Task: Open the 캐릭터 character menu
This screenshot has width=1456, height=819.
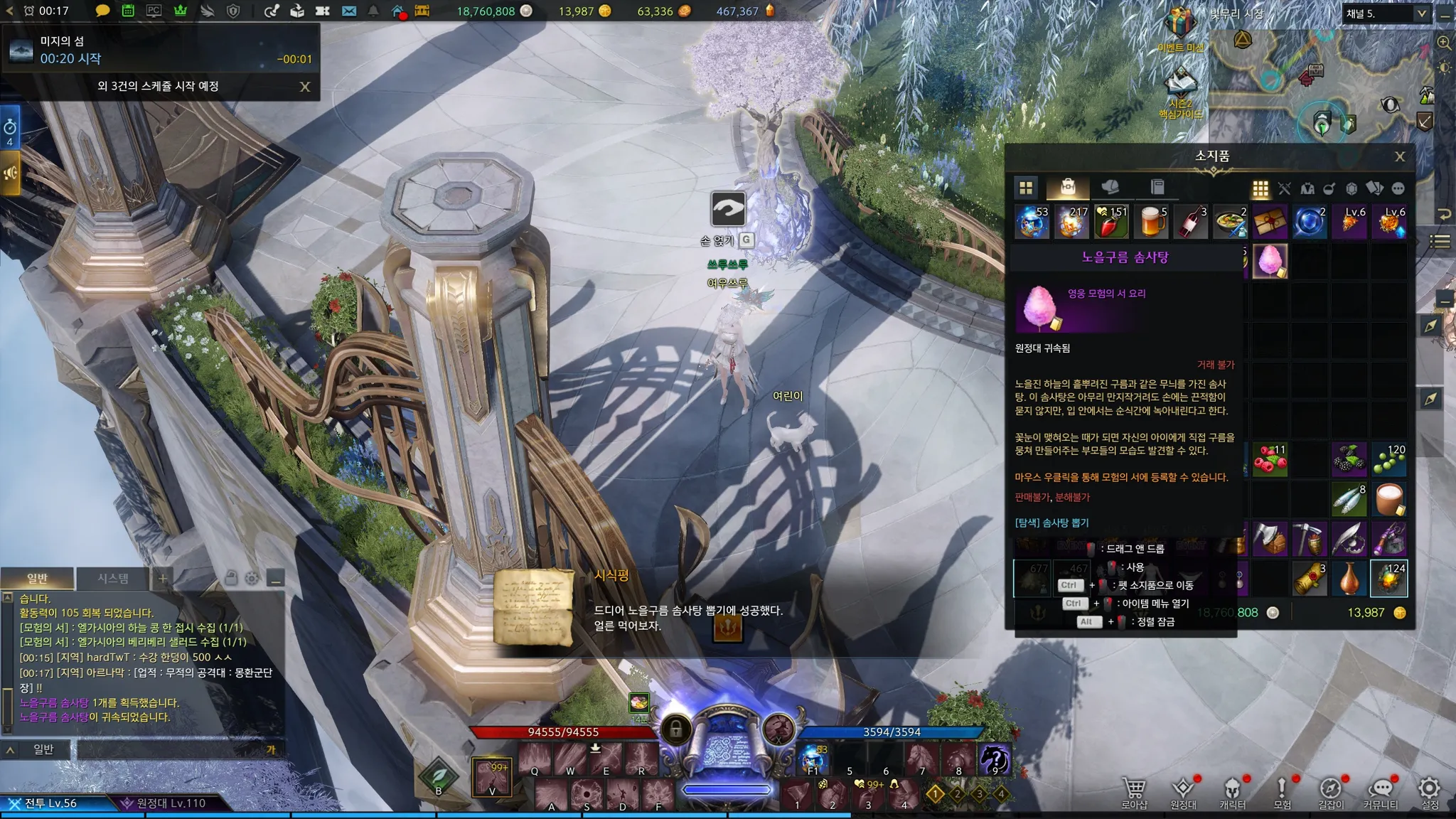Action: [1233, 792]
